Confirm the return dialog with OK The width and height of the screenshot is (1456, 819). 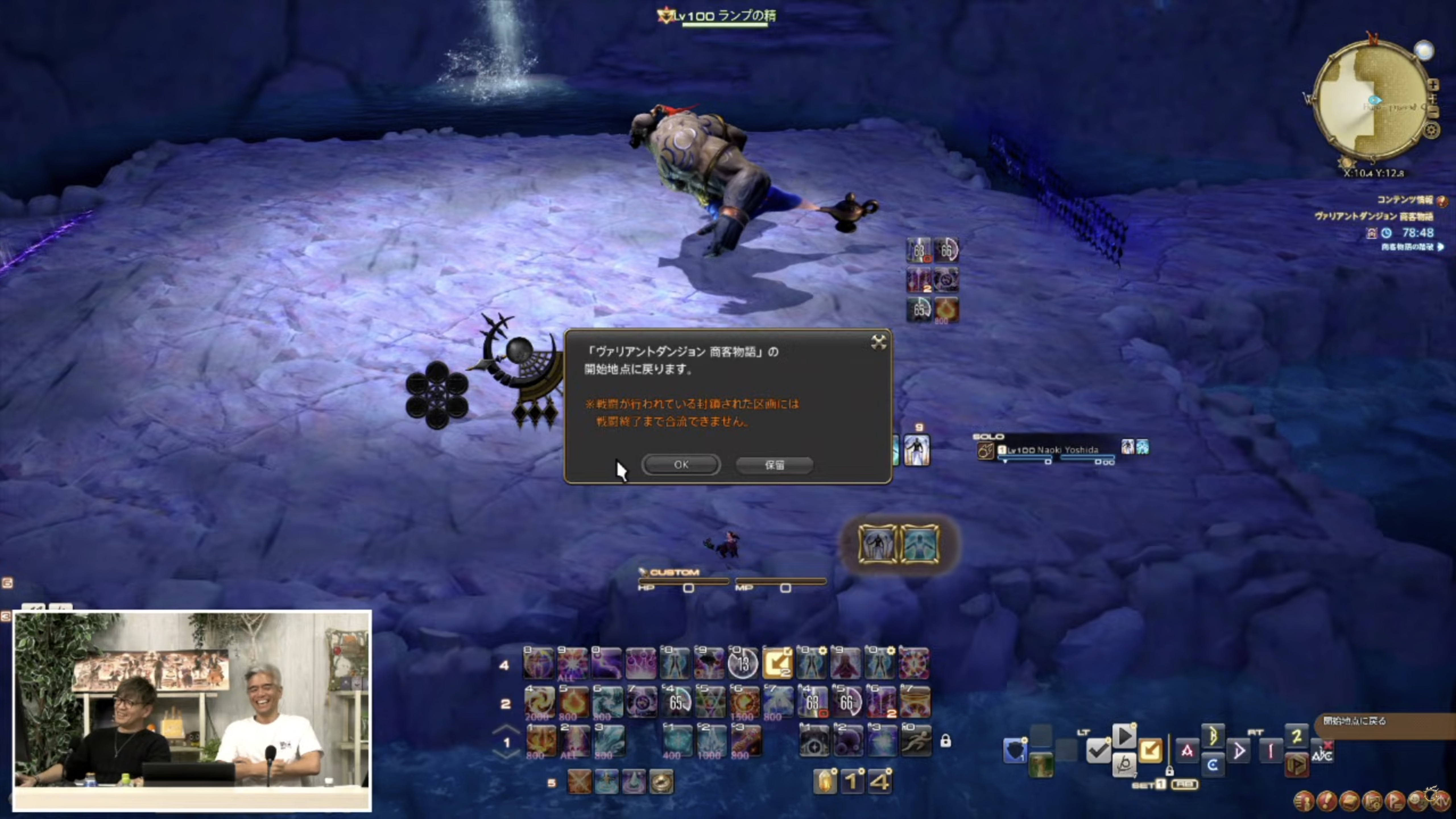tap(681, 464)
